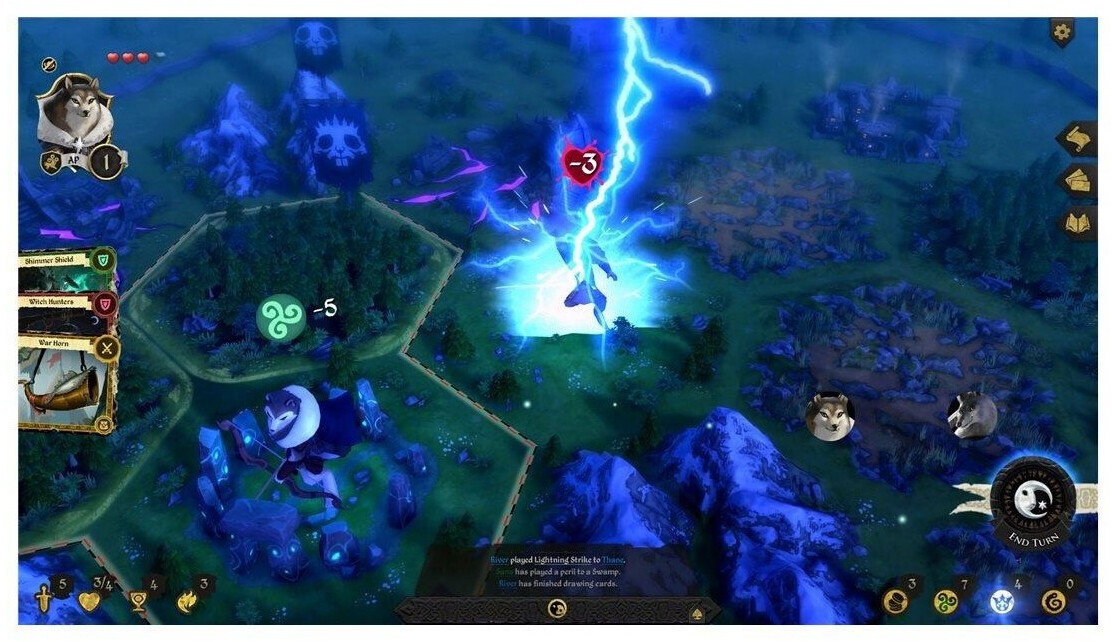Click the round emblem on the bottom log bar
The height and width of the screenshot is (642, 1112).
click(555, 608)
